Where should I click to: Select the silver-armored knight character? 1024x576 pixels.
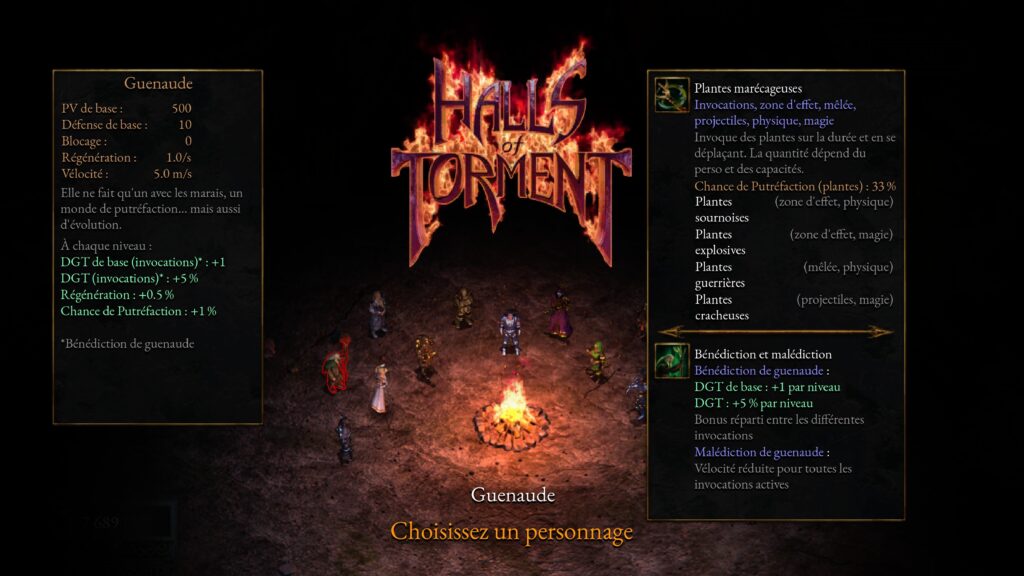[x=510, y=333]
